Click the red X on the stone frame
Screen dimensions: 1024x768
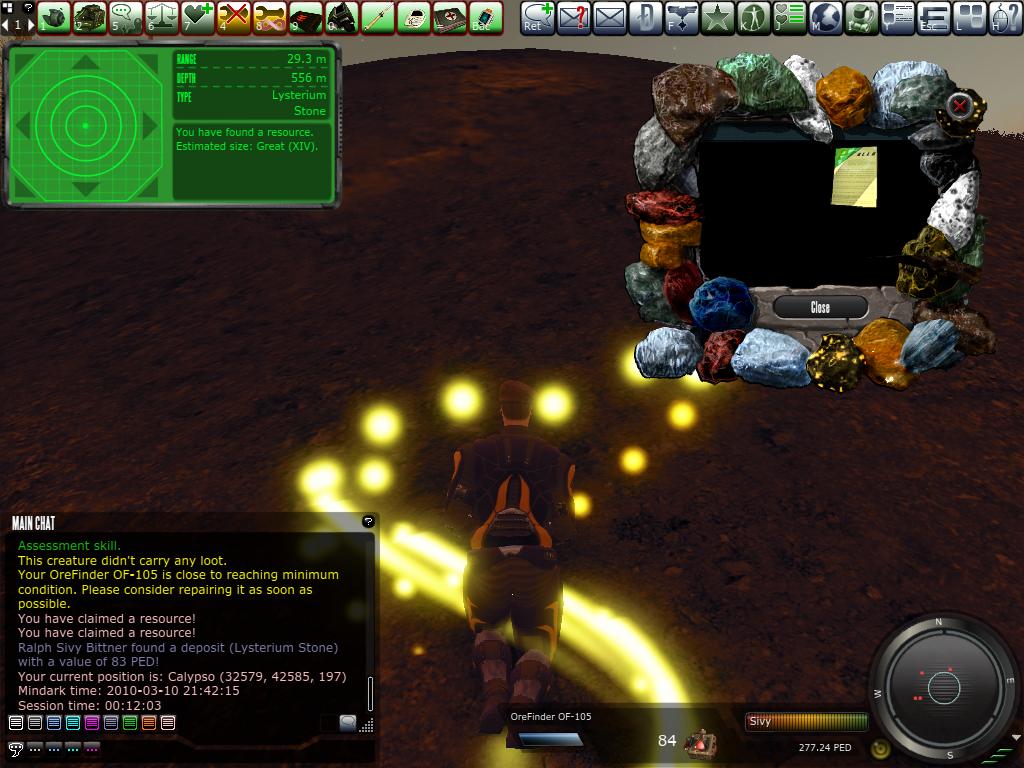(x=960, y=105)
